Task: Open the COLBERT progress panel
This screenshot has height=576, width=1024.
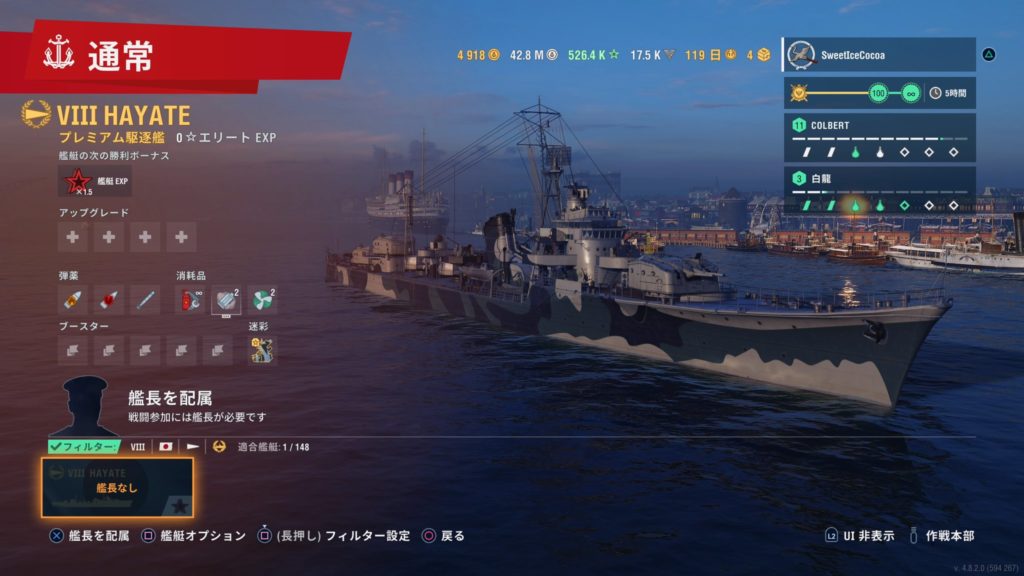Action: point(877,138)
